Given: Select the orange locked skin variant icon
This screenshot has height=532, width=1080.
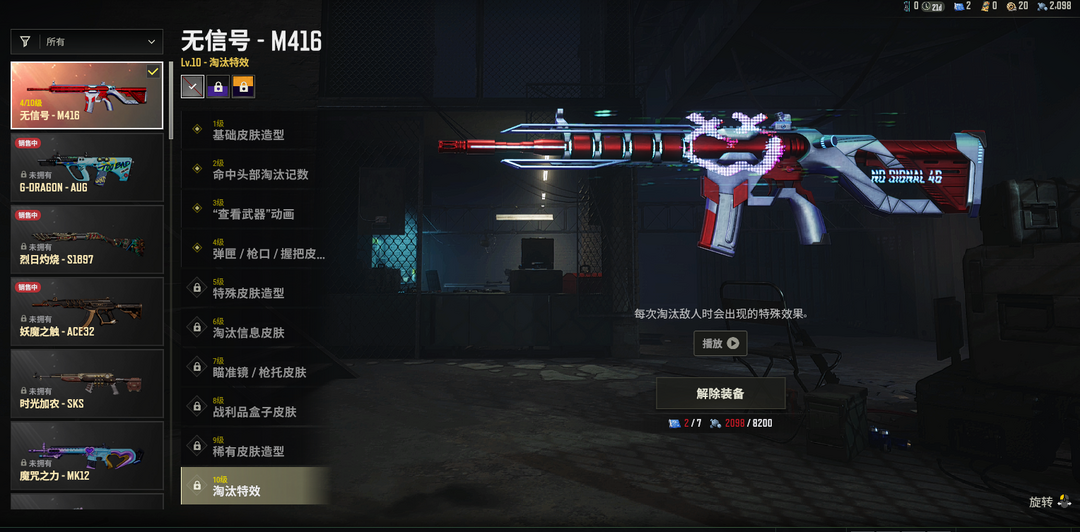Looking at the screenshot, I should [243, 87].
